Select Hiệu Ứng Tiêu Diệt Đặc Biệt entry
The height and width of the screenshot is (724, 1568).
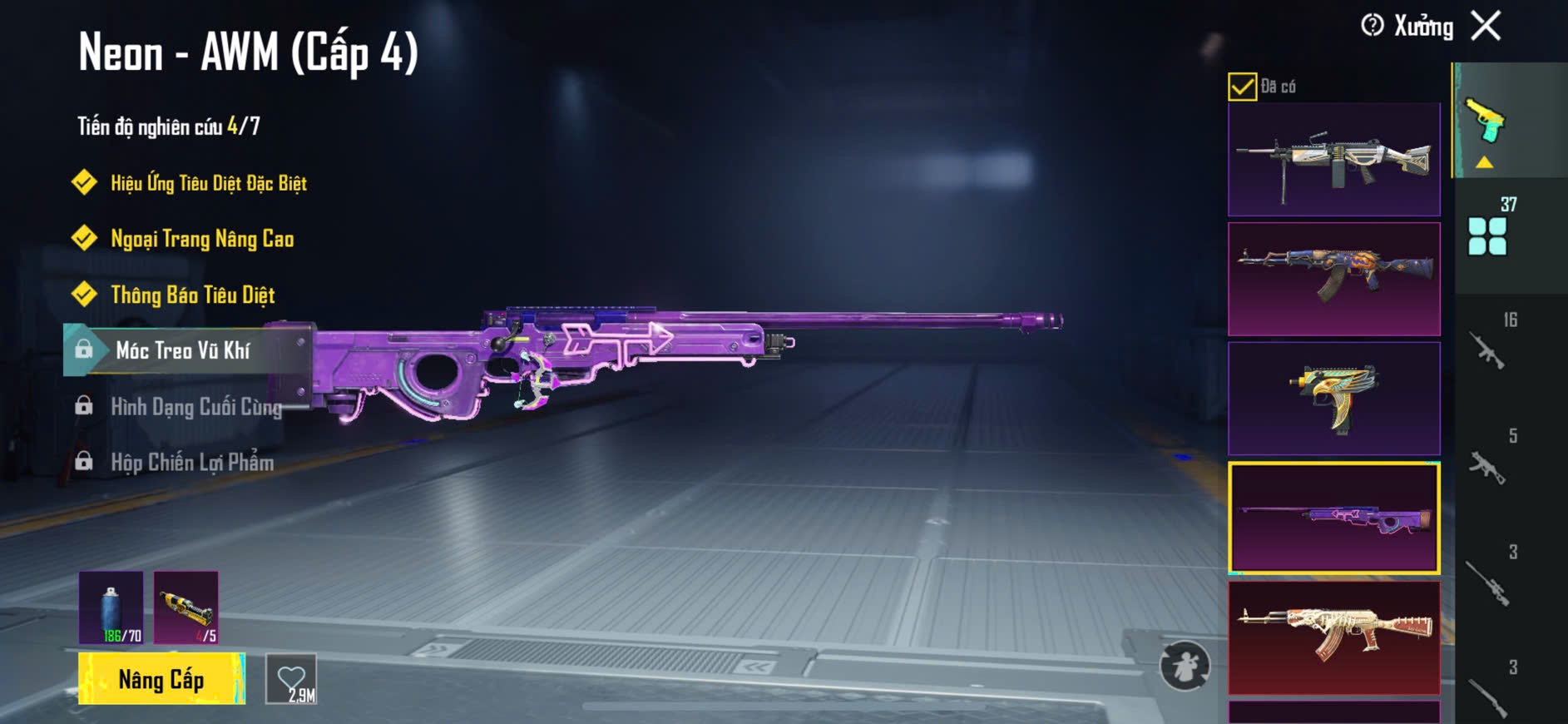tap(208, 183)
